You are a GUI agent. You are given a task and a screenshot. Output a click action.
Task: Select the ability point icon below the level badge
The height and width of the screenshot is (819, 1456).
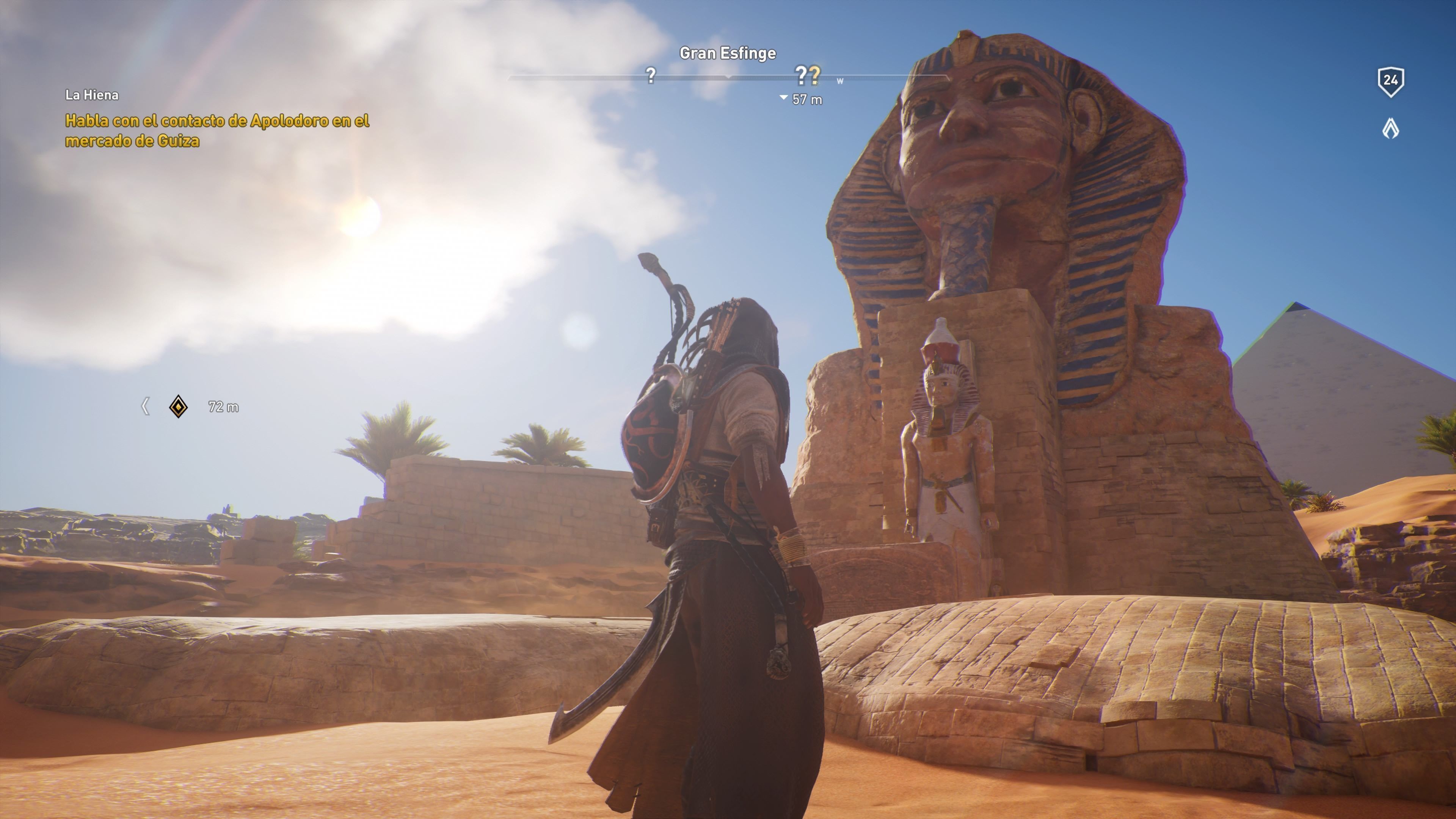coord(1390,129)
